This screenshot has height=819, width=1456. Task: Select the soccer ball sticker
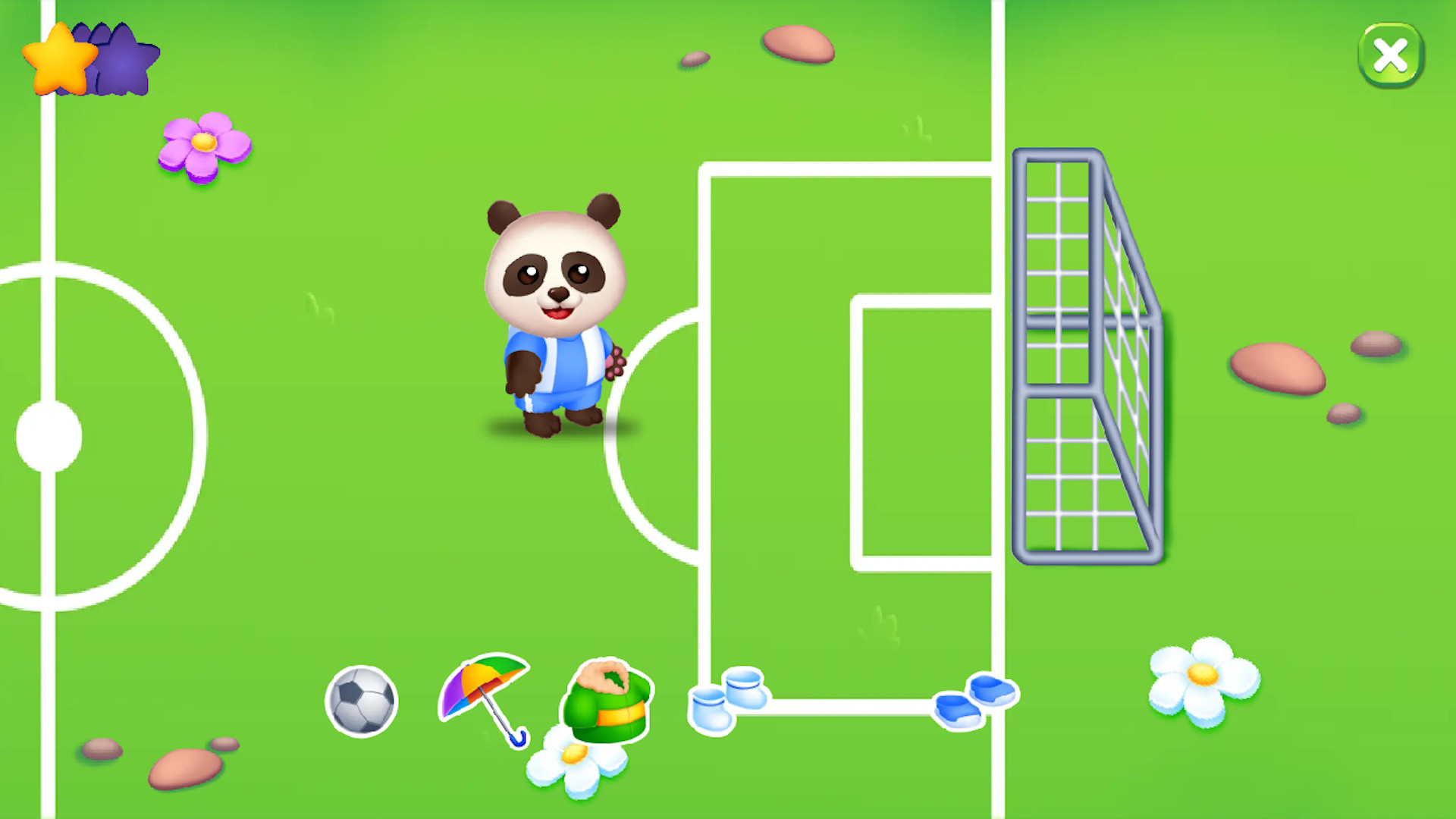(361, 701)
